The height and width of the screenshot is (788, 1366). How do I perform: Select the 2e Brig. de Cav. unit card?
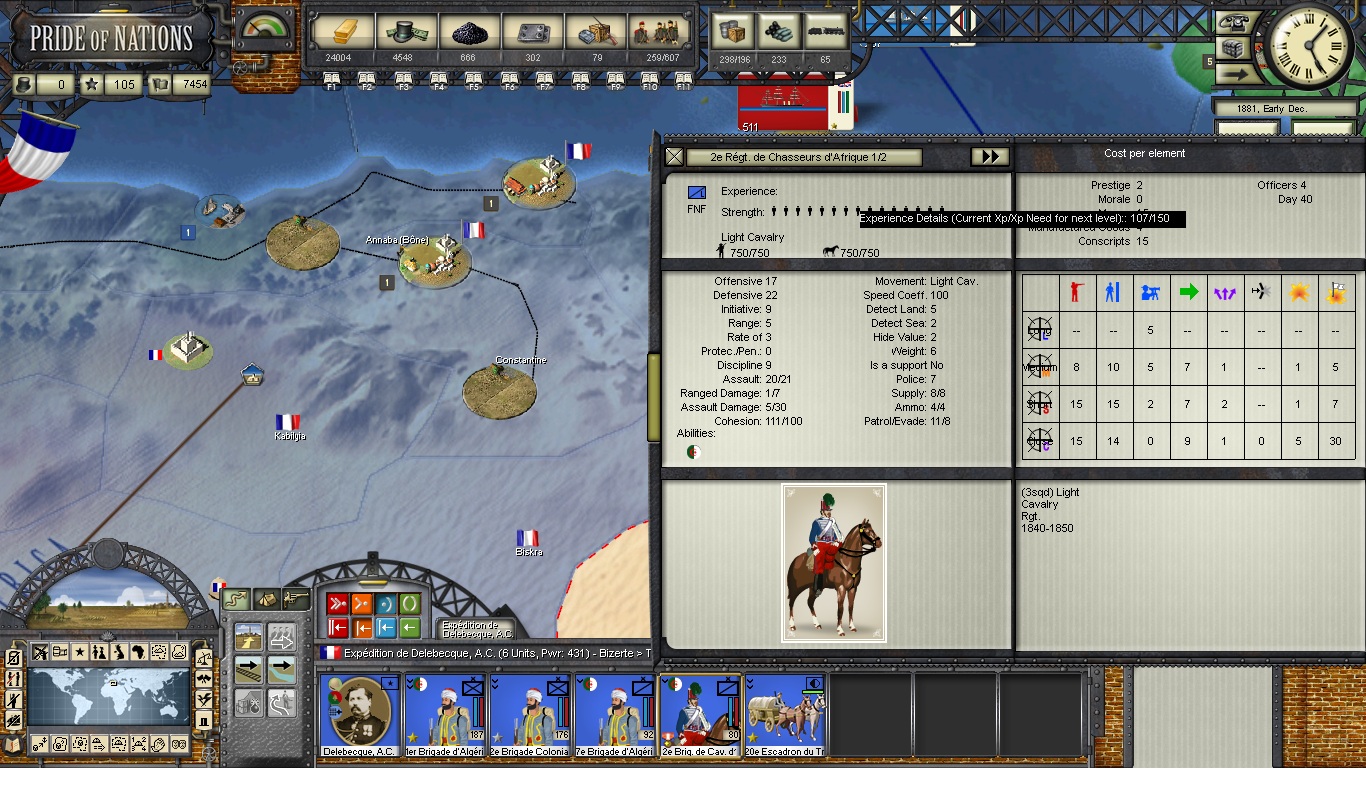[700, 715]
